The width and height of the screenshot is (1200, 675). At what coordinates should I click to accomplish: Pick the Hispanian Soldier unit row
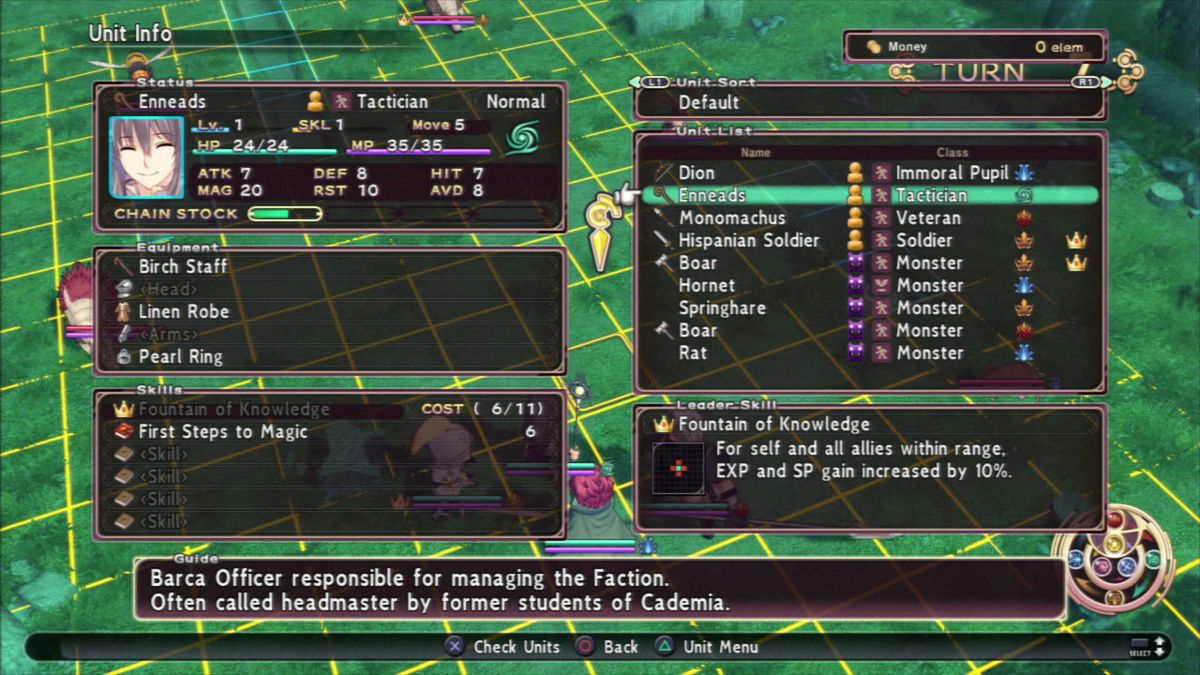click(x=748, y=241)
